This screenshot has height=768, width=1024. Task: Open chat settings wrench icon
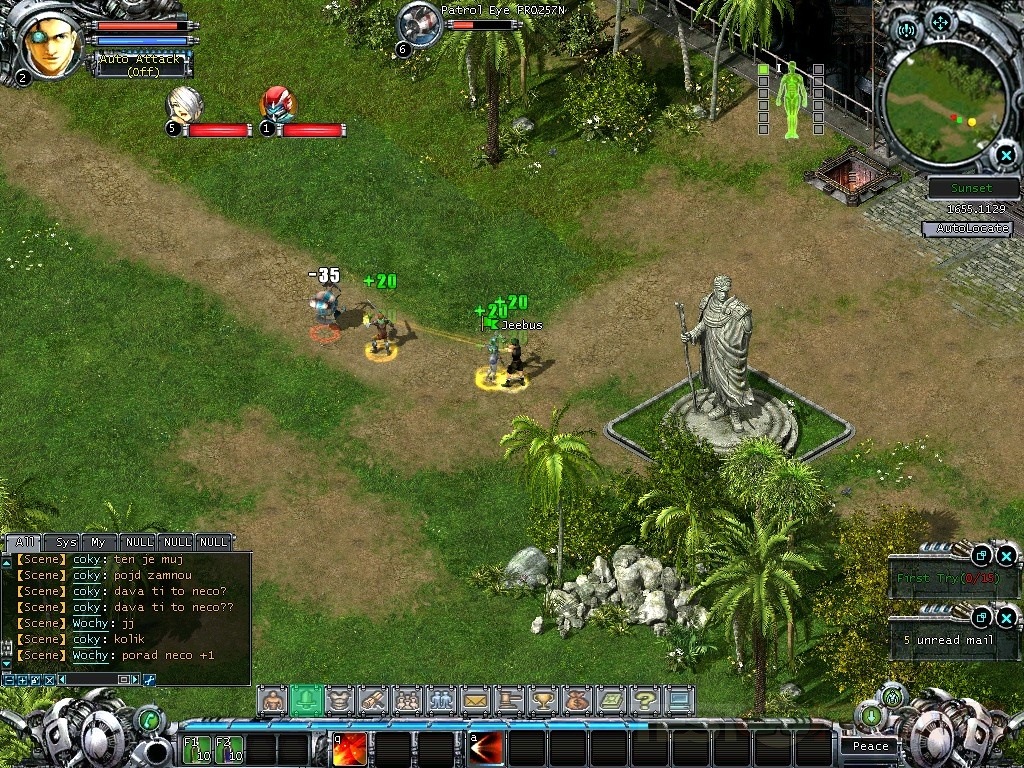point(150,680)
